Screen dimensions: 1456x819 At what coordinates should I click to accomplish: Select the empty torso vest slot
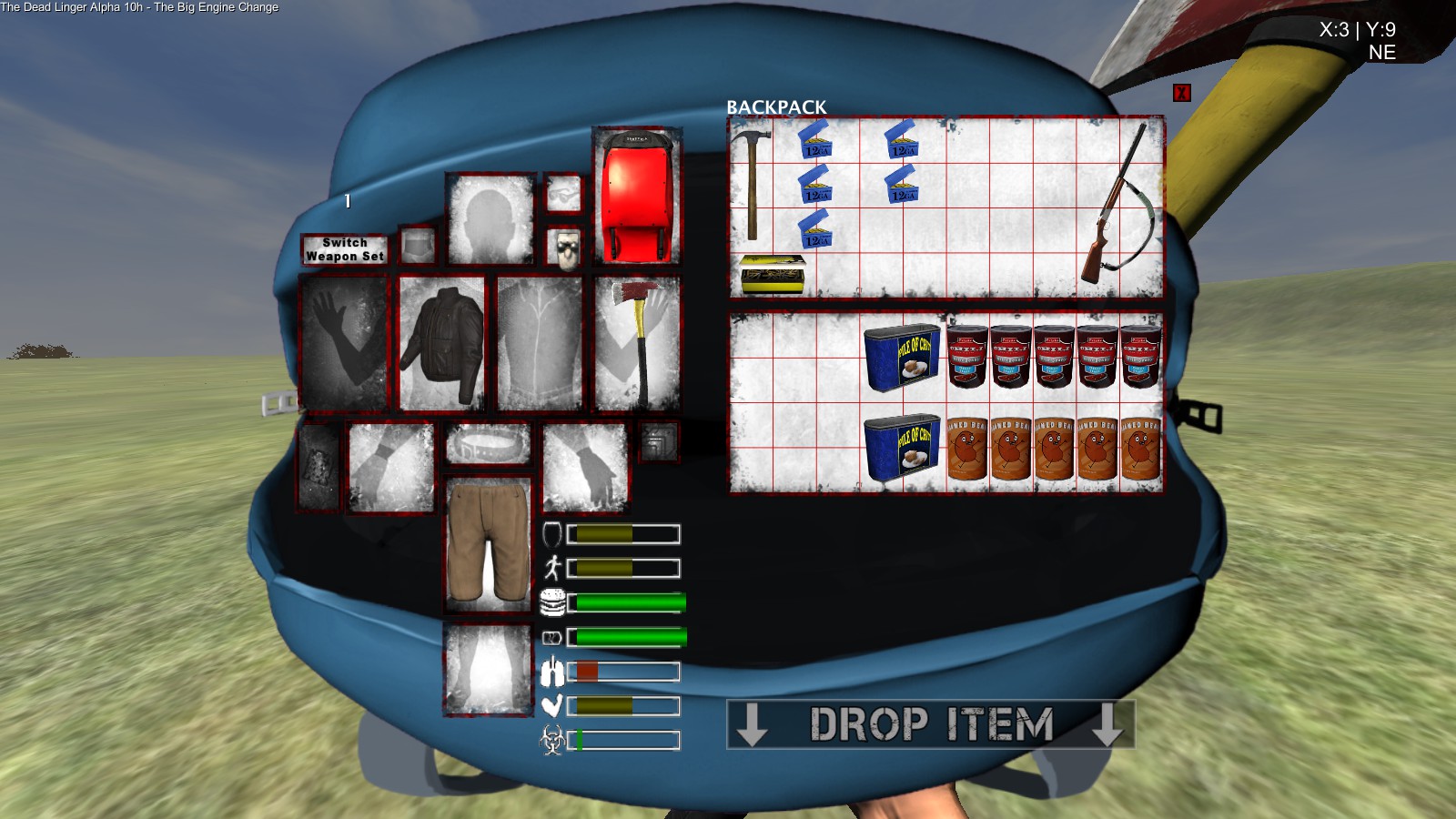coord(540,344)
